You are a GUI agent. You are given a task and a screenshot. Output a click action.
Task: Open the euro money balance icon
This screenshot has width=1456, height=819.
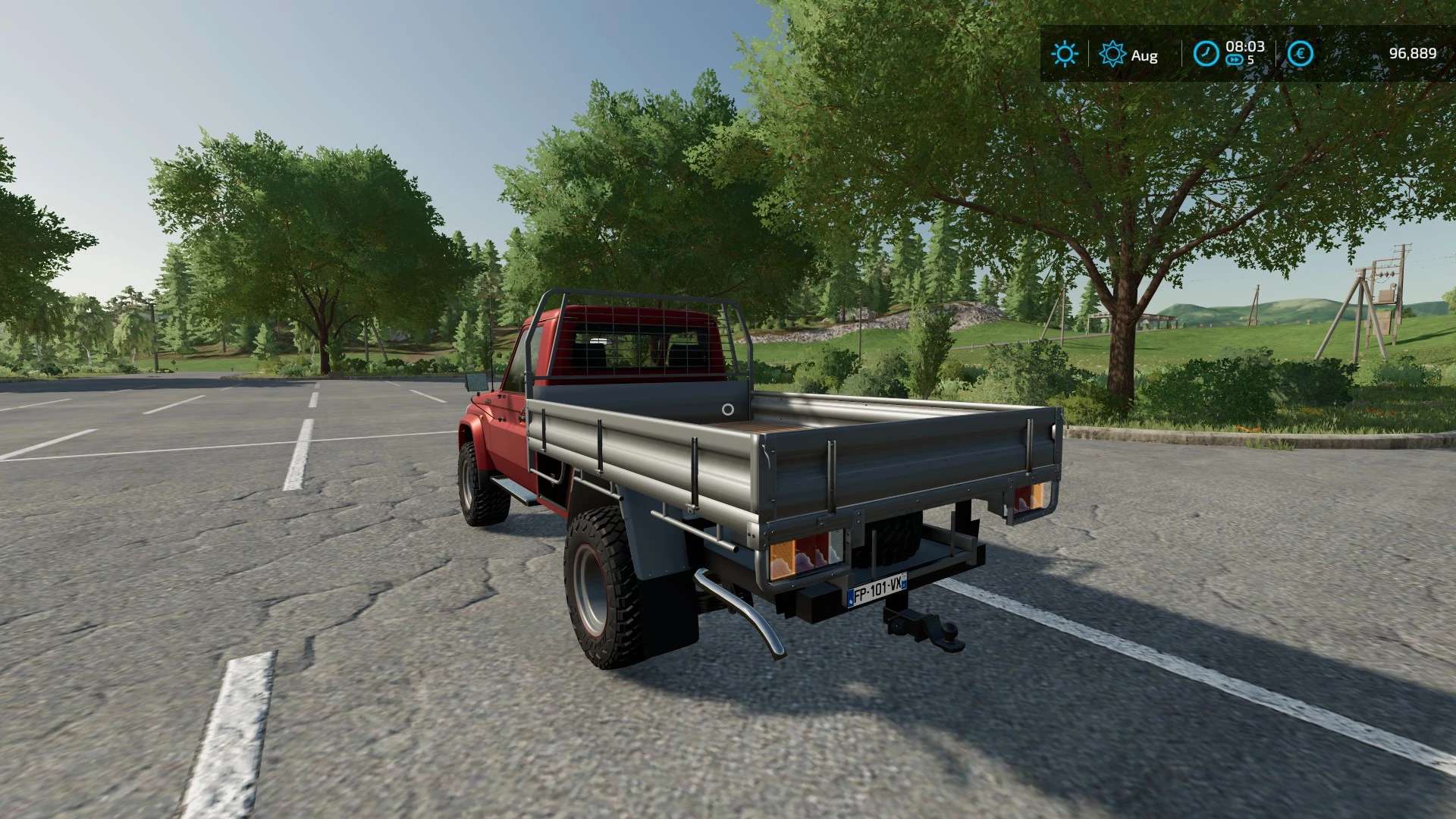[x=1301, y=53]
